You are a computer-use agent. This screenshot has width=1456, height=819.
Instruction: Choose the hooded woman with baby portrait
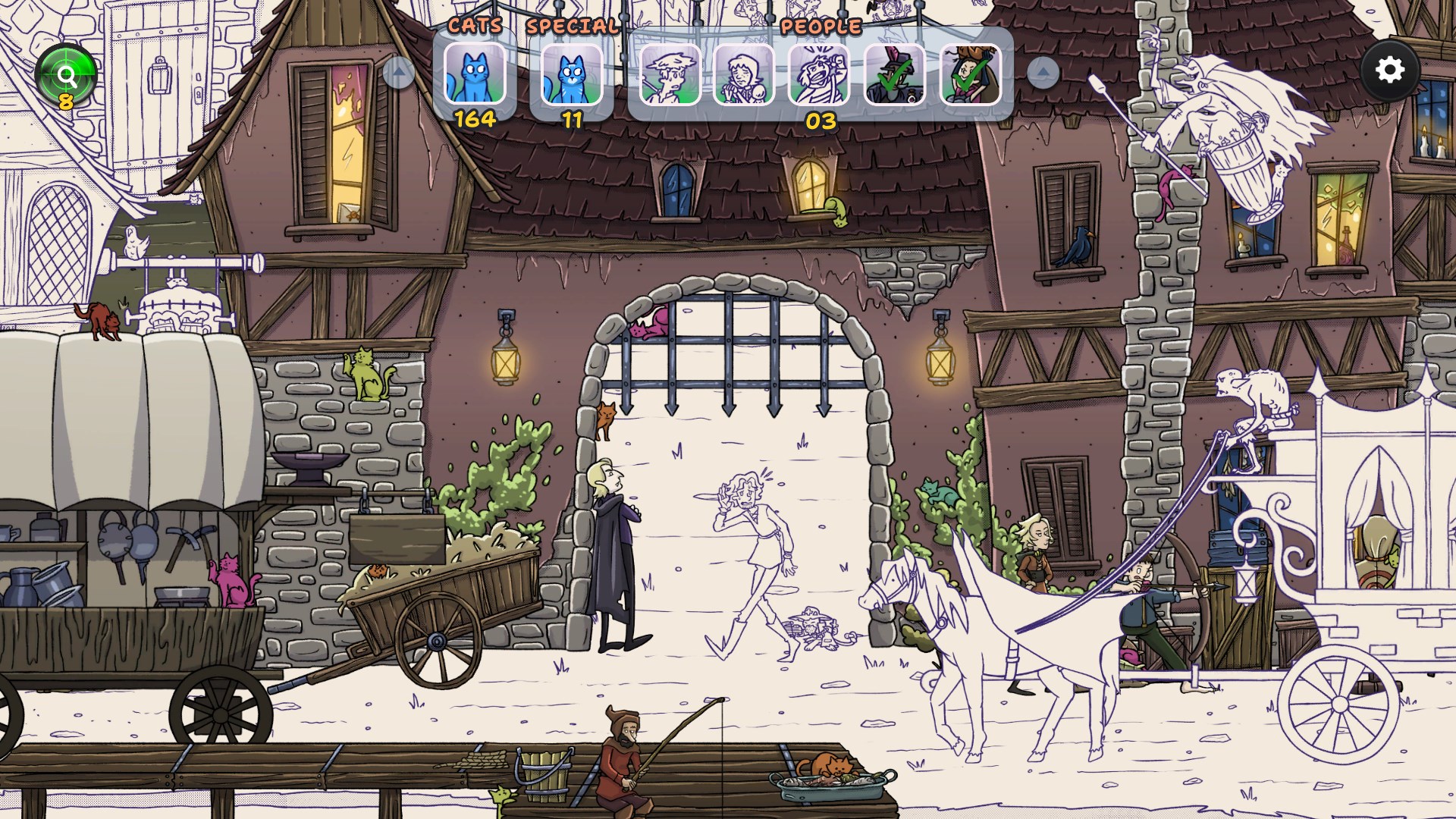click(x=744, y=74)
